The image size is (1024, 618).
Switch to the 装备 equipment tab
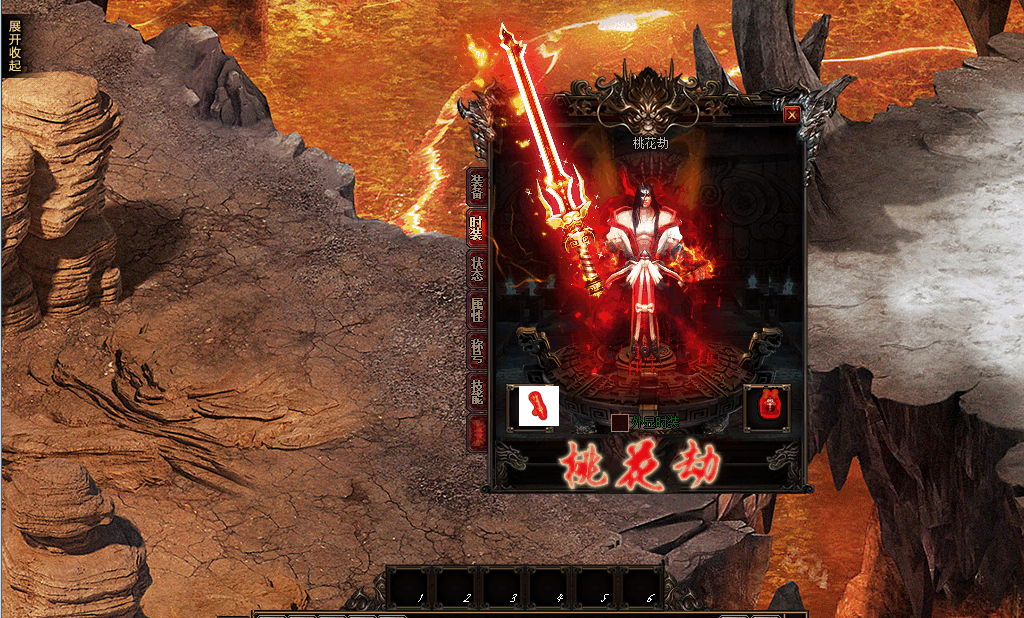point(478,185)
